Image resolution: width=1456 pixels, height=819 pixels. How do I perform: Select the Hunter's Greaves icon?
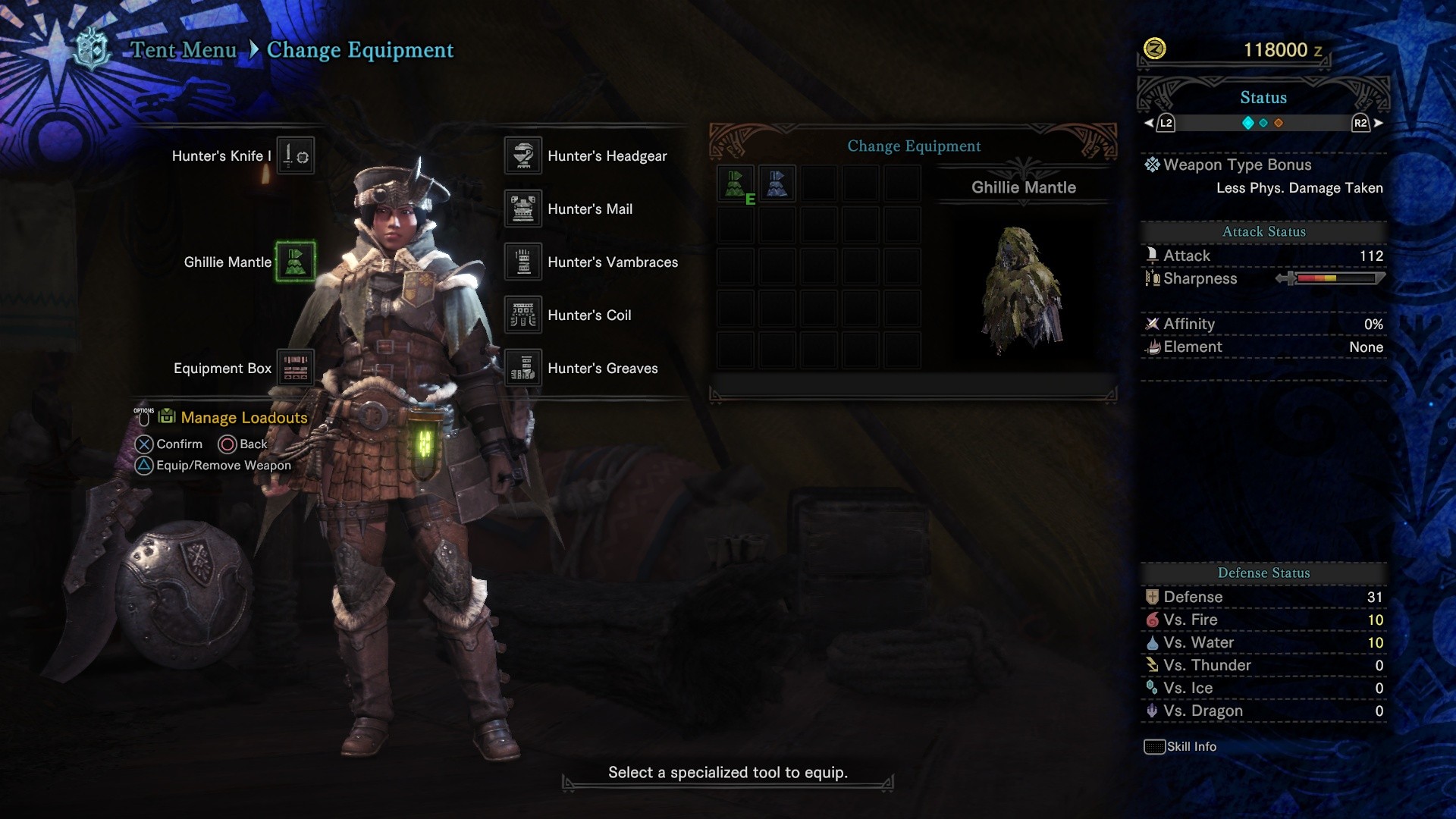coord(522,367)
